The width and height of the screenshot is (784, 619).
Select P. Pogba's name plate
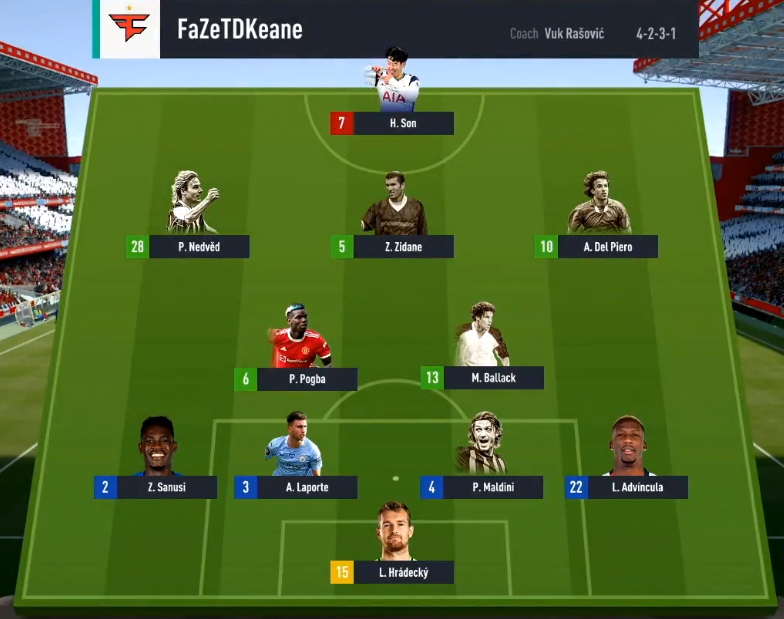tap(307, 379)
